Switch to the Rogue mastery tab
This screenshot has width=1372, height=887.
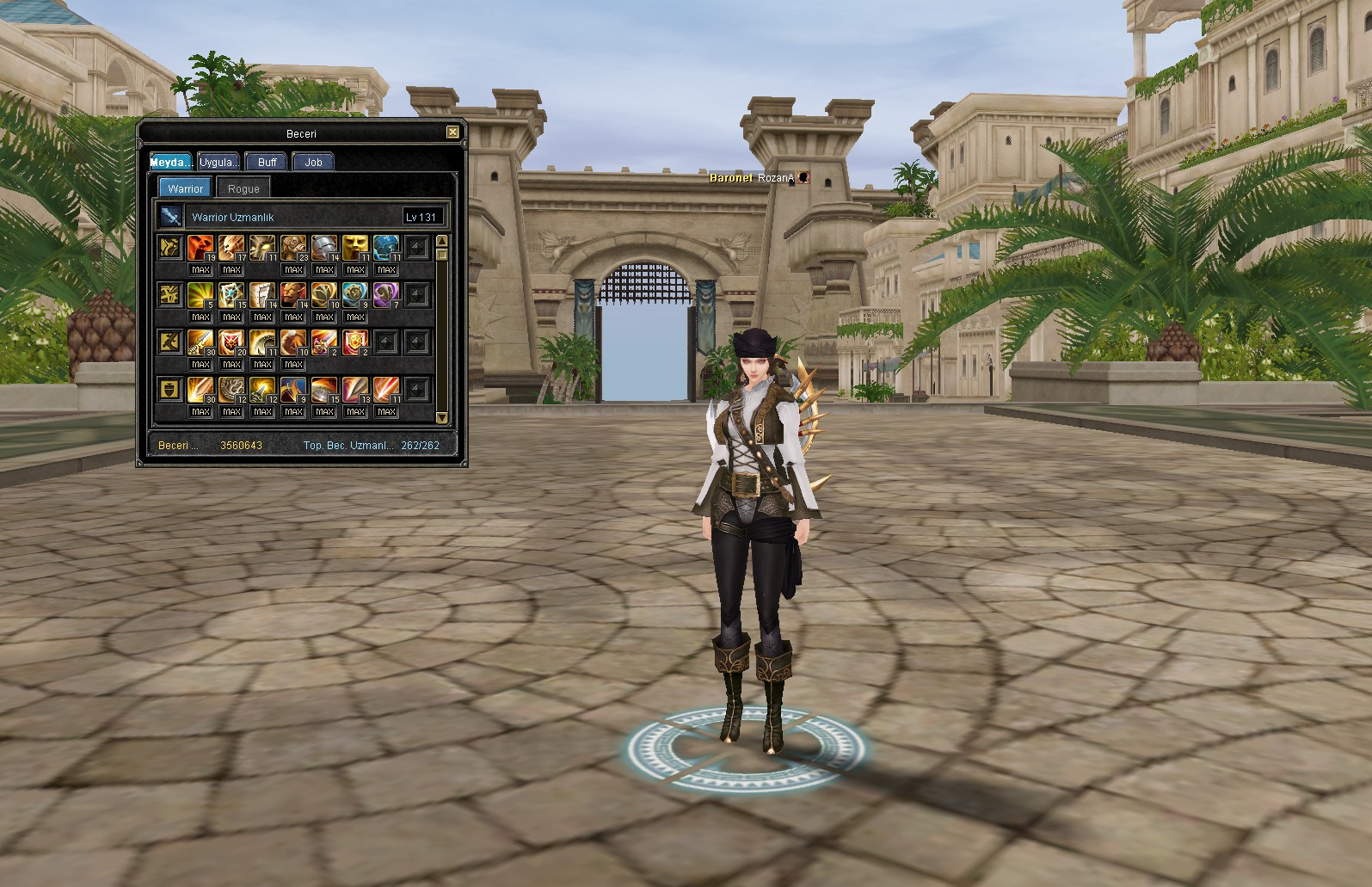pos(243,188)
